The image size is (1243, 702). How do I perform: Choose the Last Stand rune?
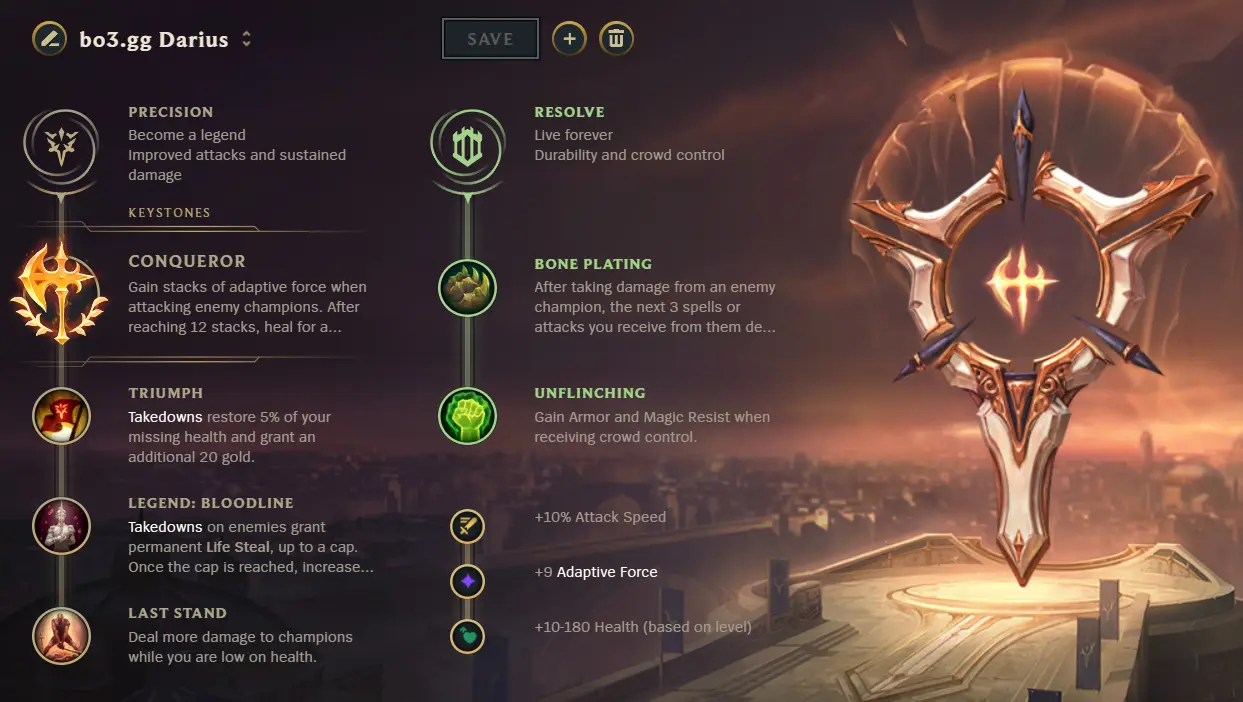61,636
